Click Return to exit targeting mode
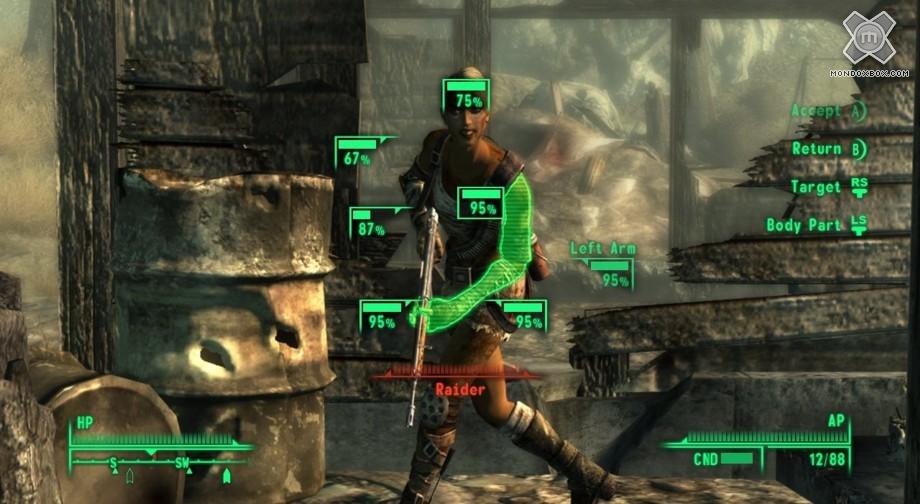This screenshot has width=920, height=504. click(828, 149)
